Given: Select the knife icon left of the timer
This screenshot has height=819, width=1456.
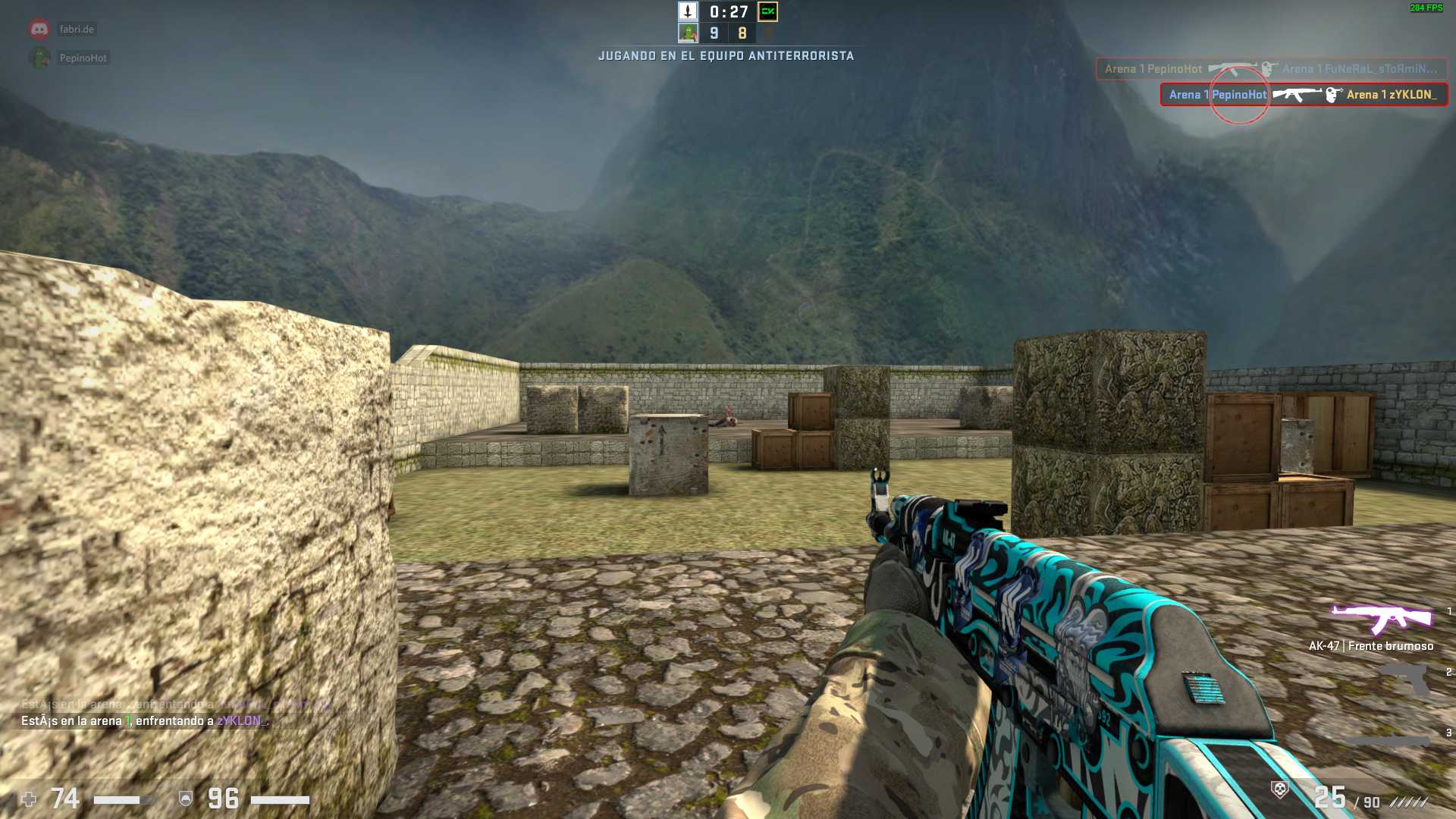Looking at the screenshot, I should click(688, 11).
